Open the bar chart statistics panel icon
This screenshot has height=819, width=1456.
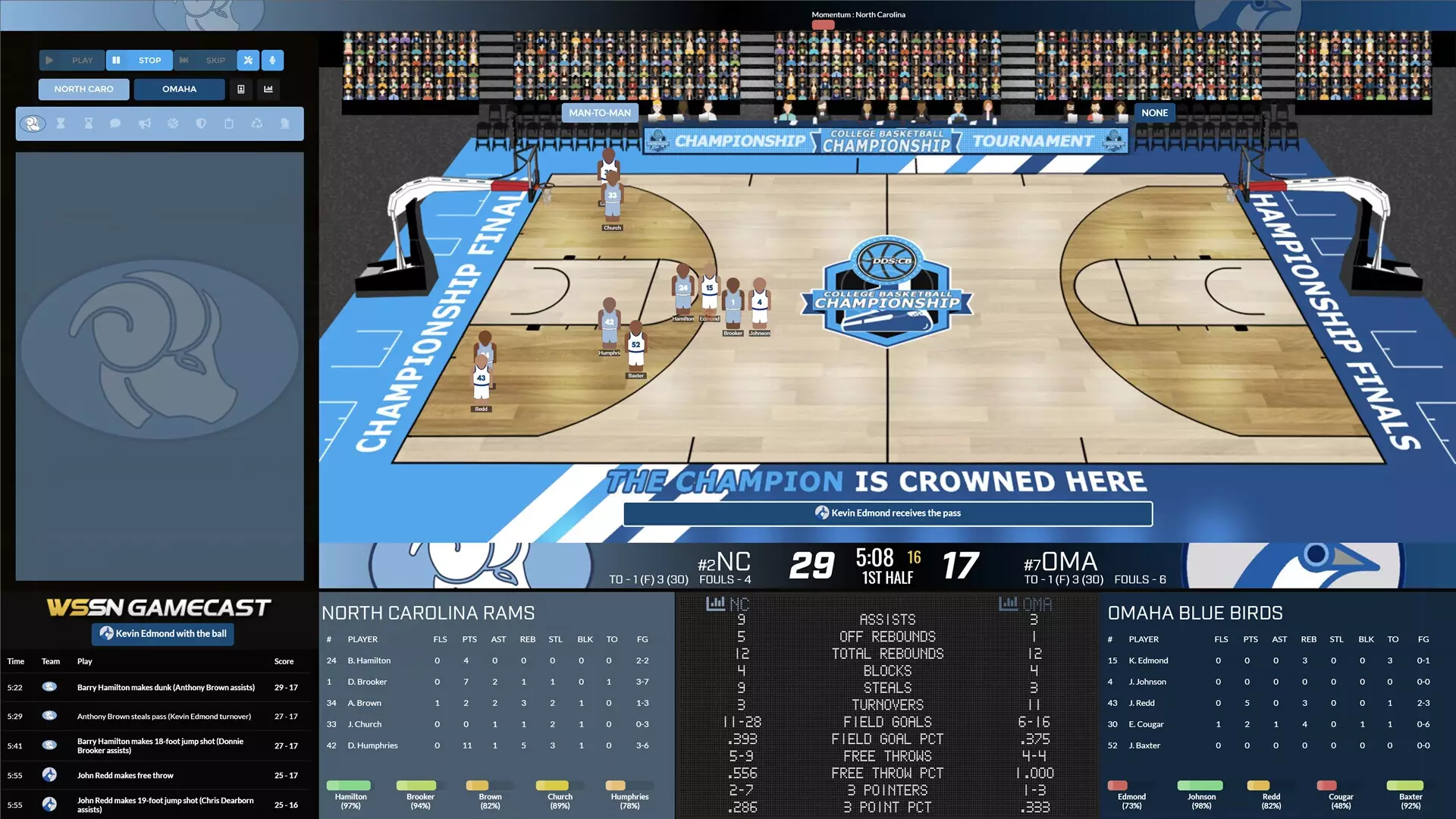point(269,89)
